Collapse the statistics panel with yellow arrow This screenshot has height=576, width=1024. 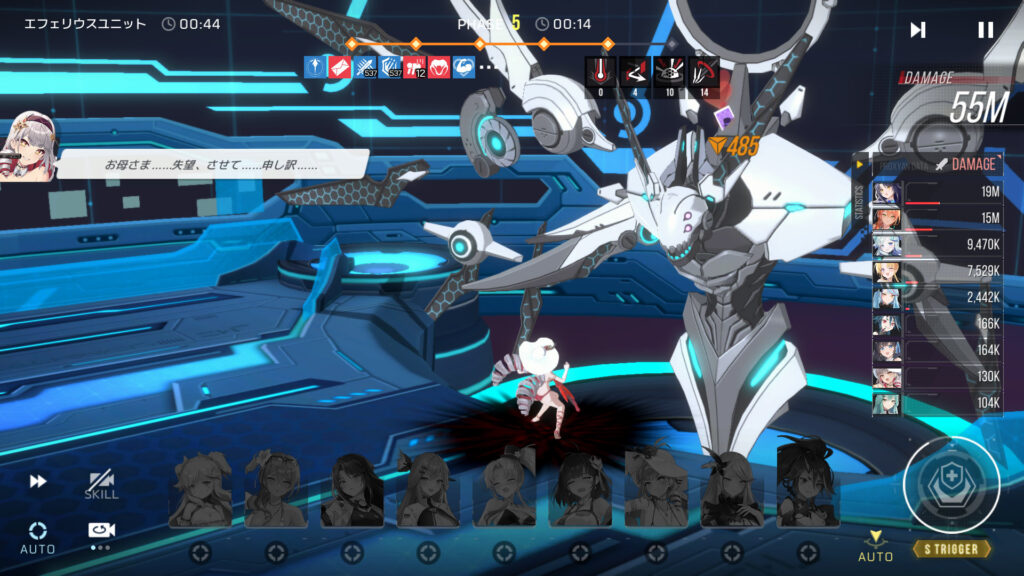(859, 163)
